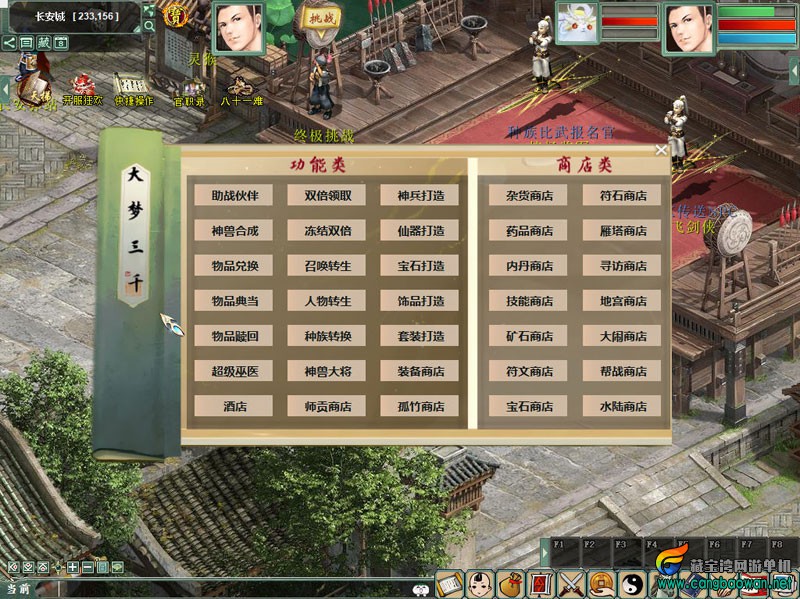Close the 大梦三千 function panel

(661, 150)
